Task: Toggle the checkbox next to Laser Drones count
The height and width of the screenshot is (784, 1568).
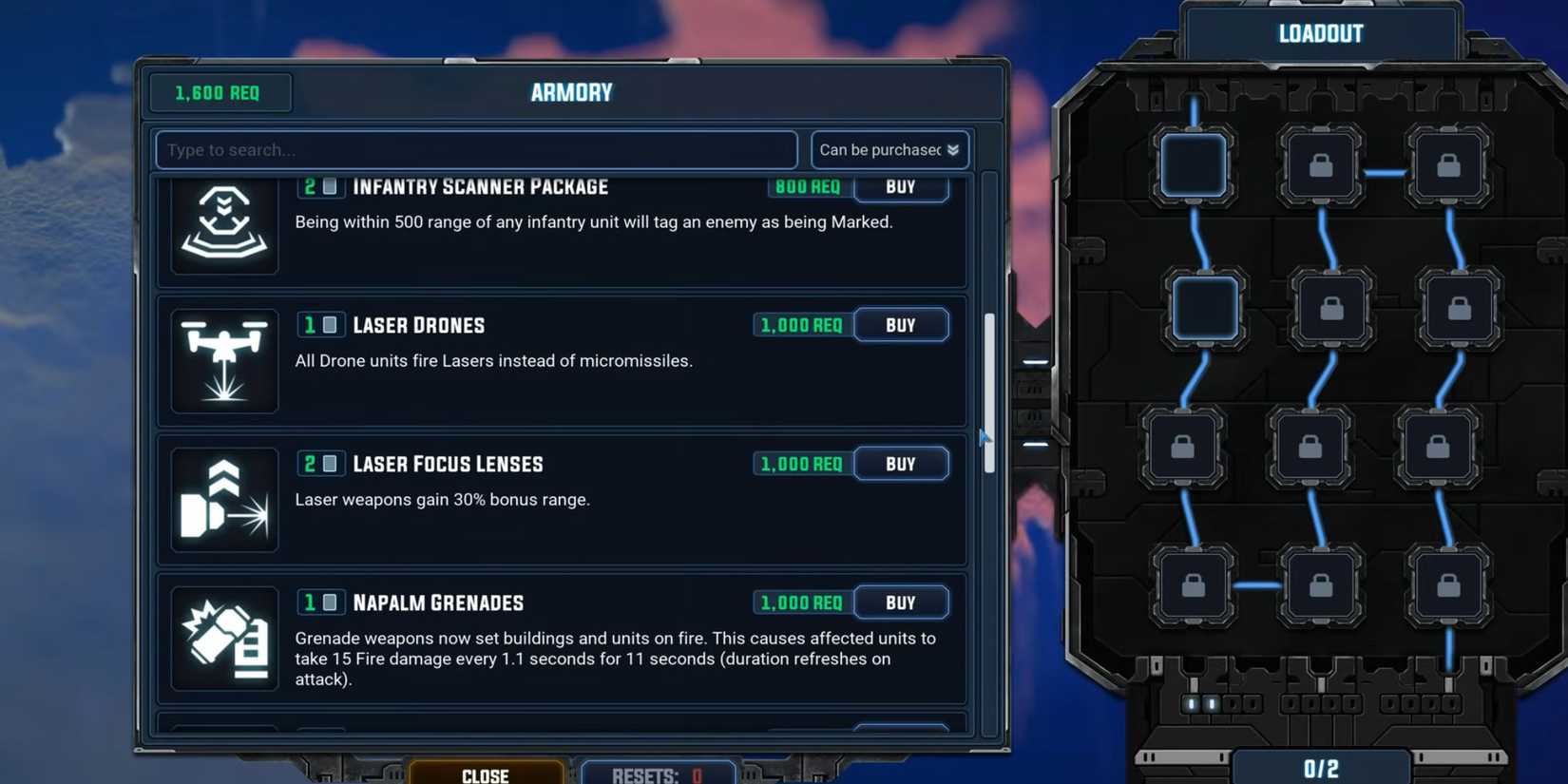Action: click(329, 324)
